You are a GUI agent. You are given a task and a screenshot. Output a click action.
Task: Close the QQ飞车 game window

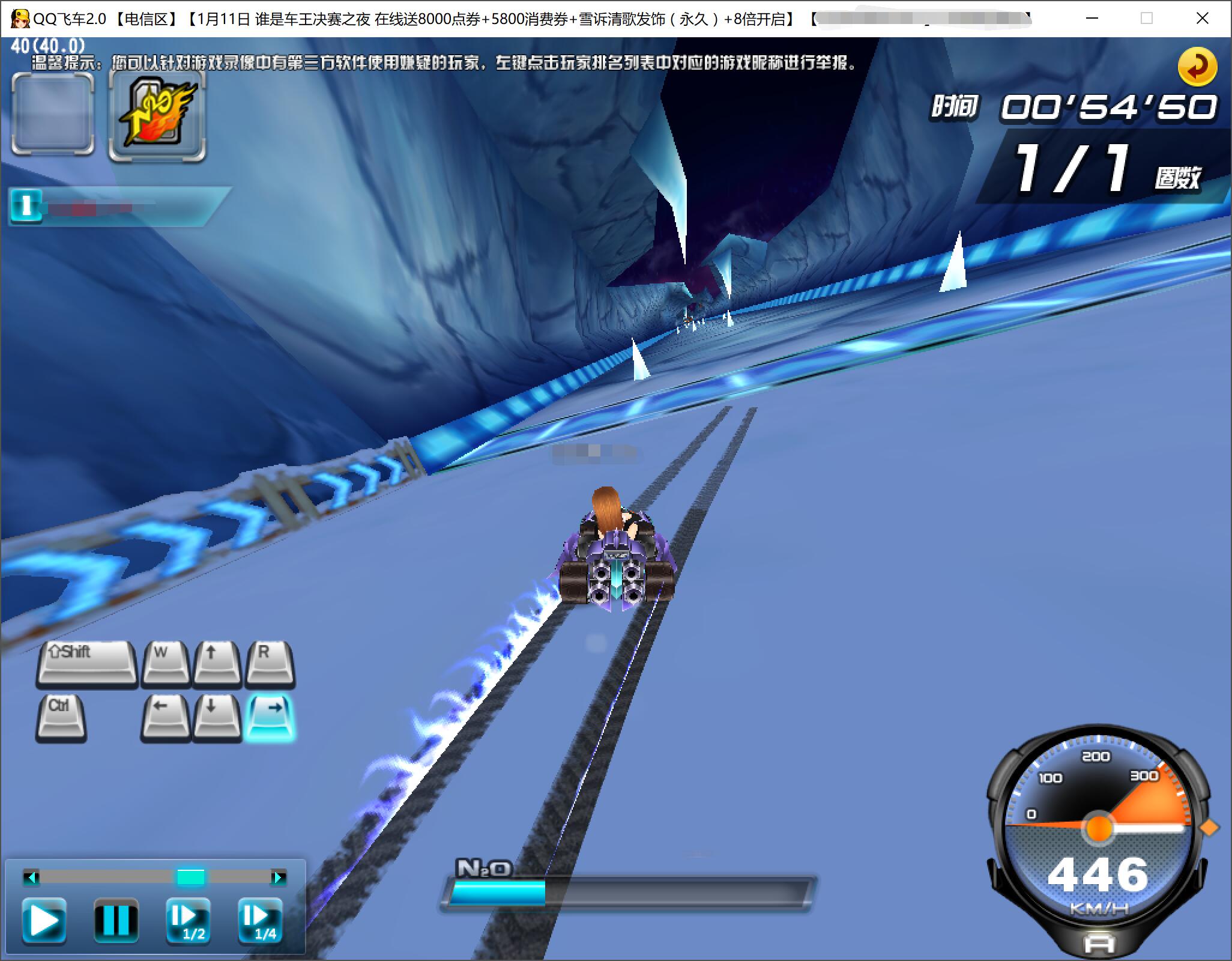coord(1202,19)
